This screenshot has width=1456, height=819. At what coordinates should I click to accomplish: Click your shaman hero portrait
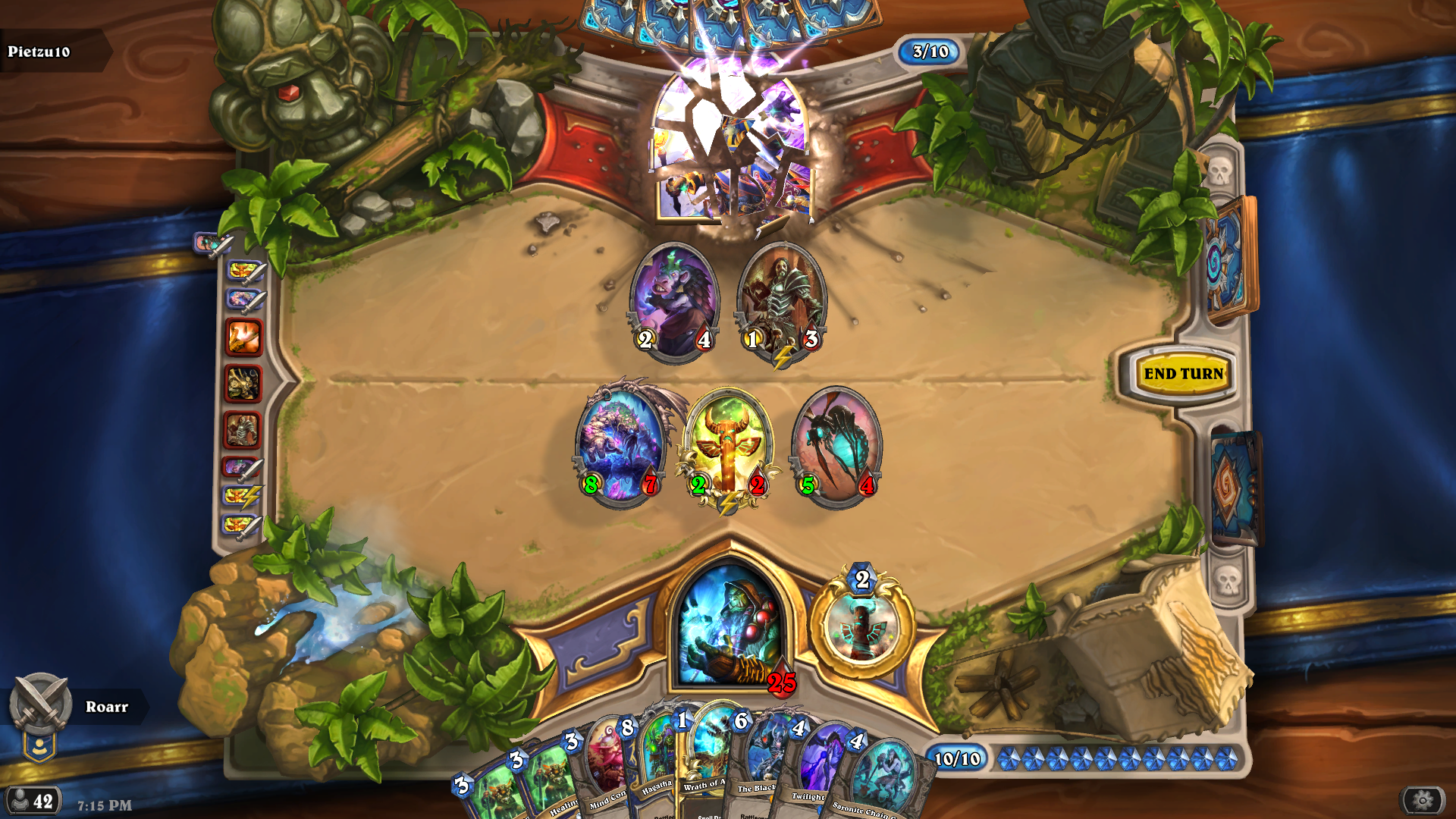coord(730,626)
